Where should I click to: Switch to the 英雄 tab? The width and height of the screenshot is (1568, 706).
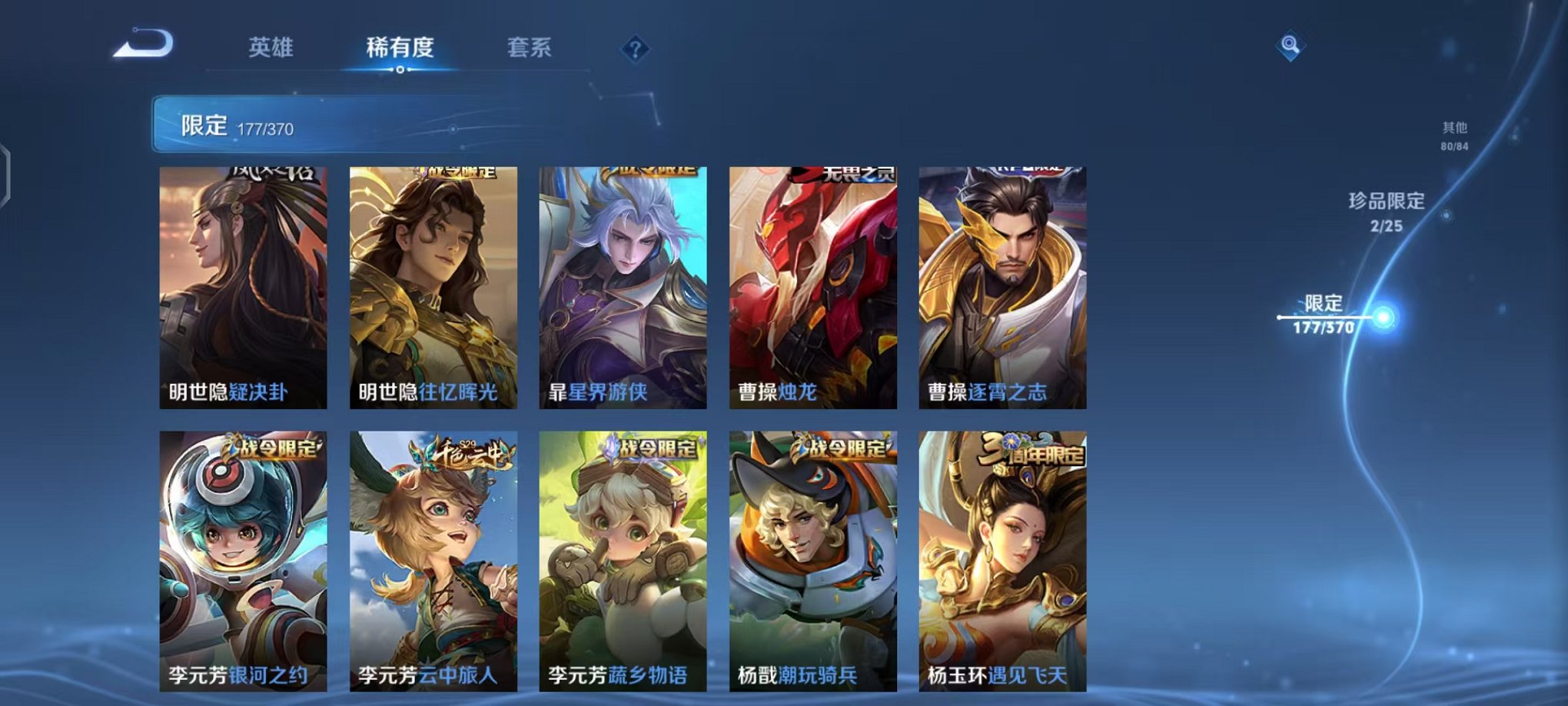point(271,48)
